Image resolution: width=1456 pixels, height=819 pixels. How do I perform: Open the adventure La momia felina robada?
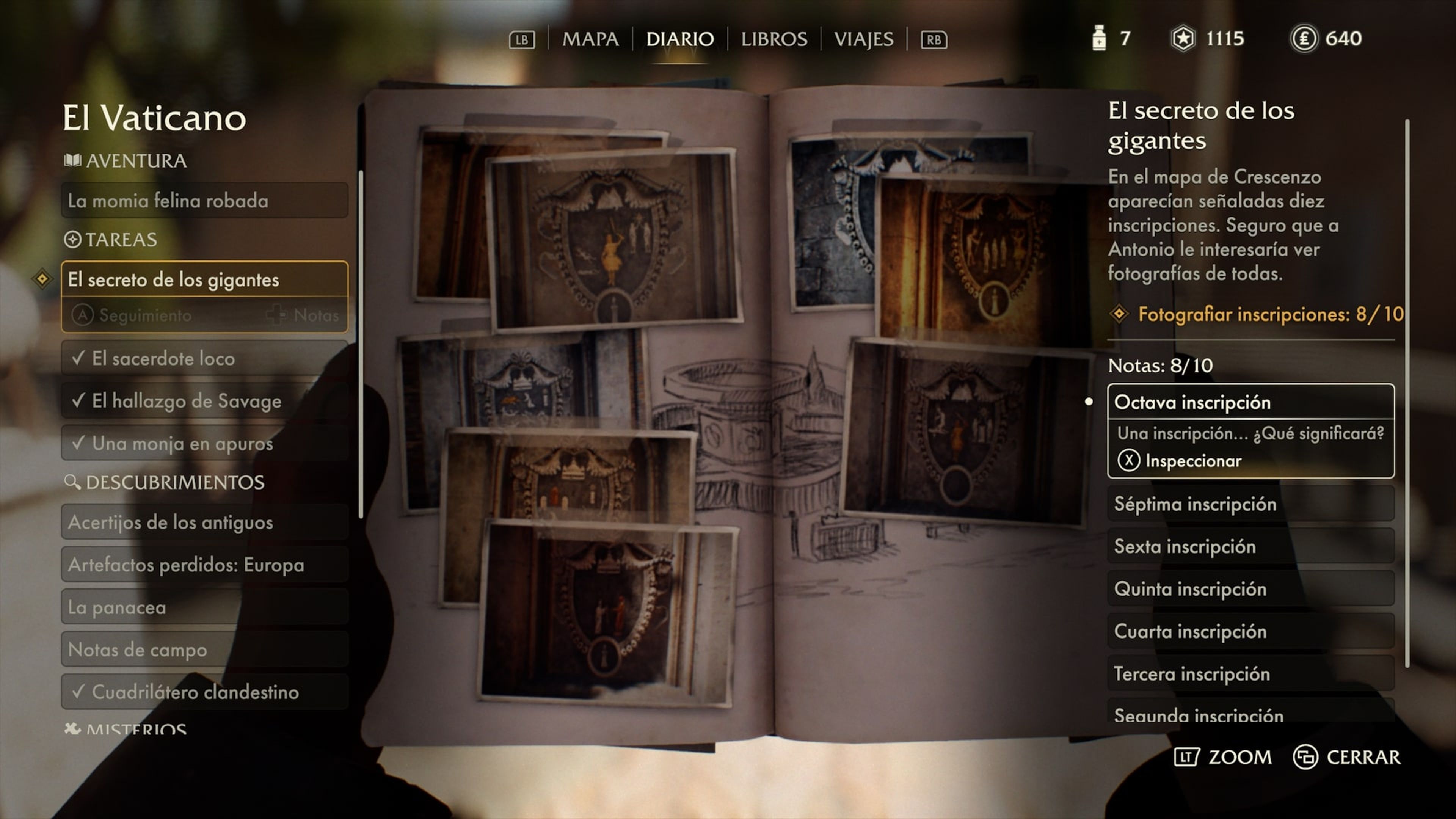pos(204,201)
